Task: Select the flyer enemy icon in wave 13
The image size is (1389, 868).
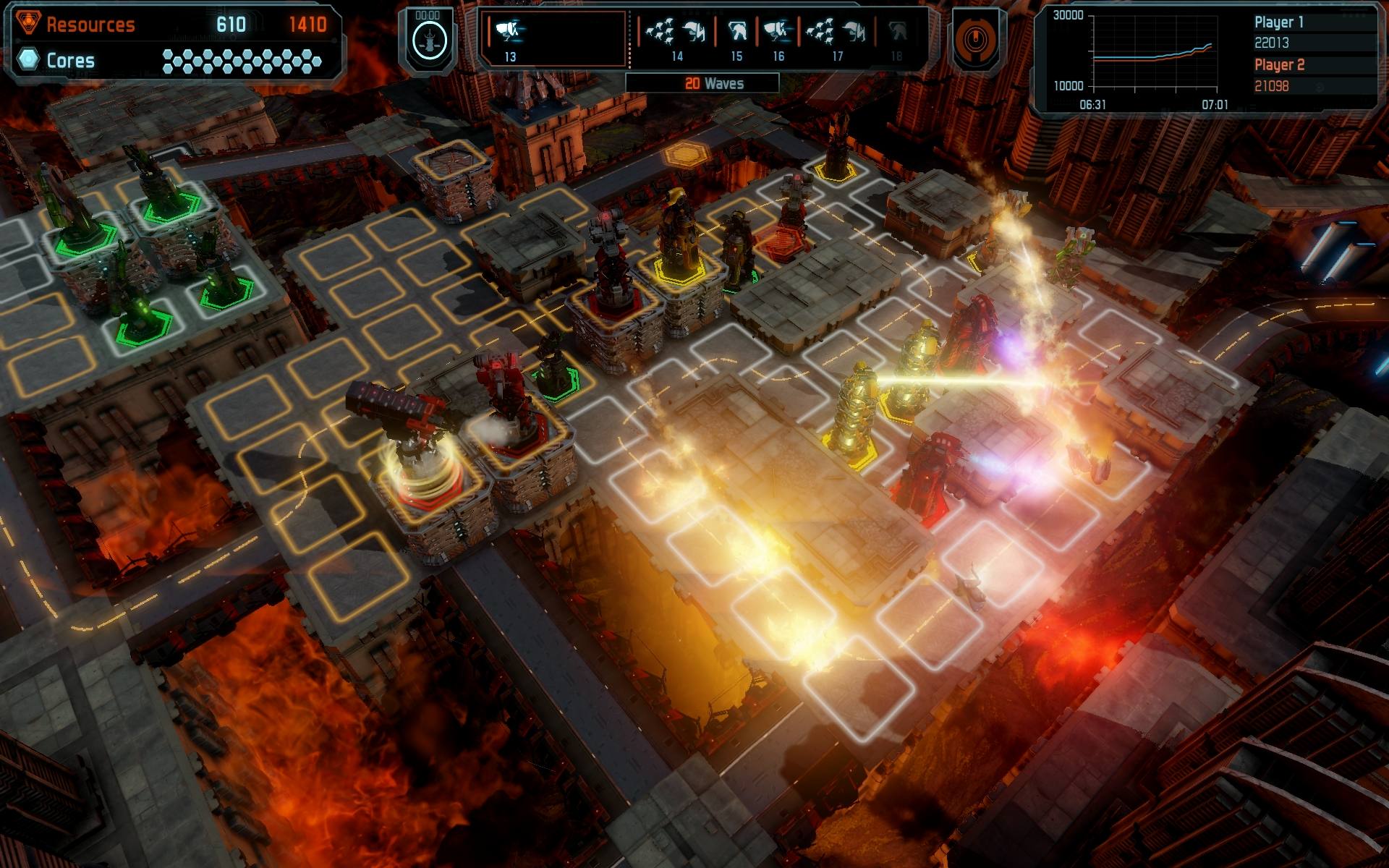Action: click(506, 32)
